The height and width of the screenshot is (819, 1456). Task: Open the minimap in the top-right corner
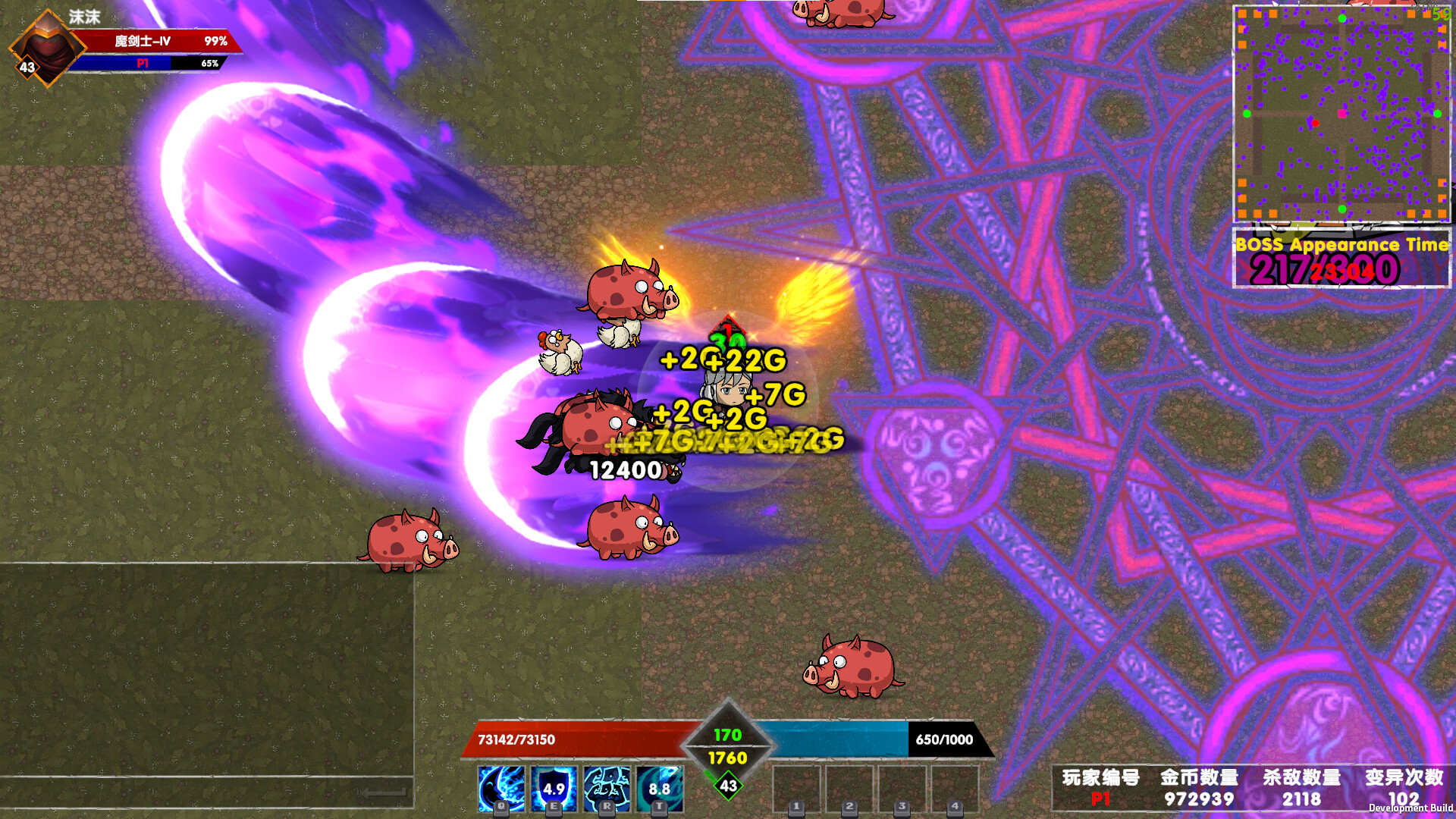pyautogui.click(x=1341, y=112)
